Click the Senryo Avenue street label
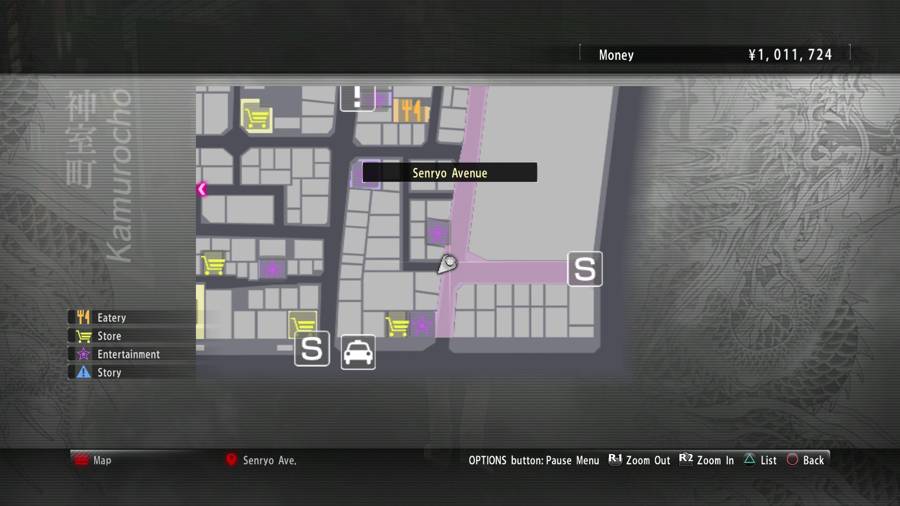 [449, 173]
